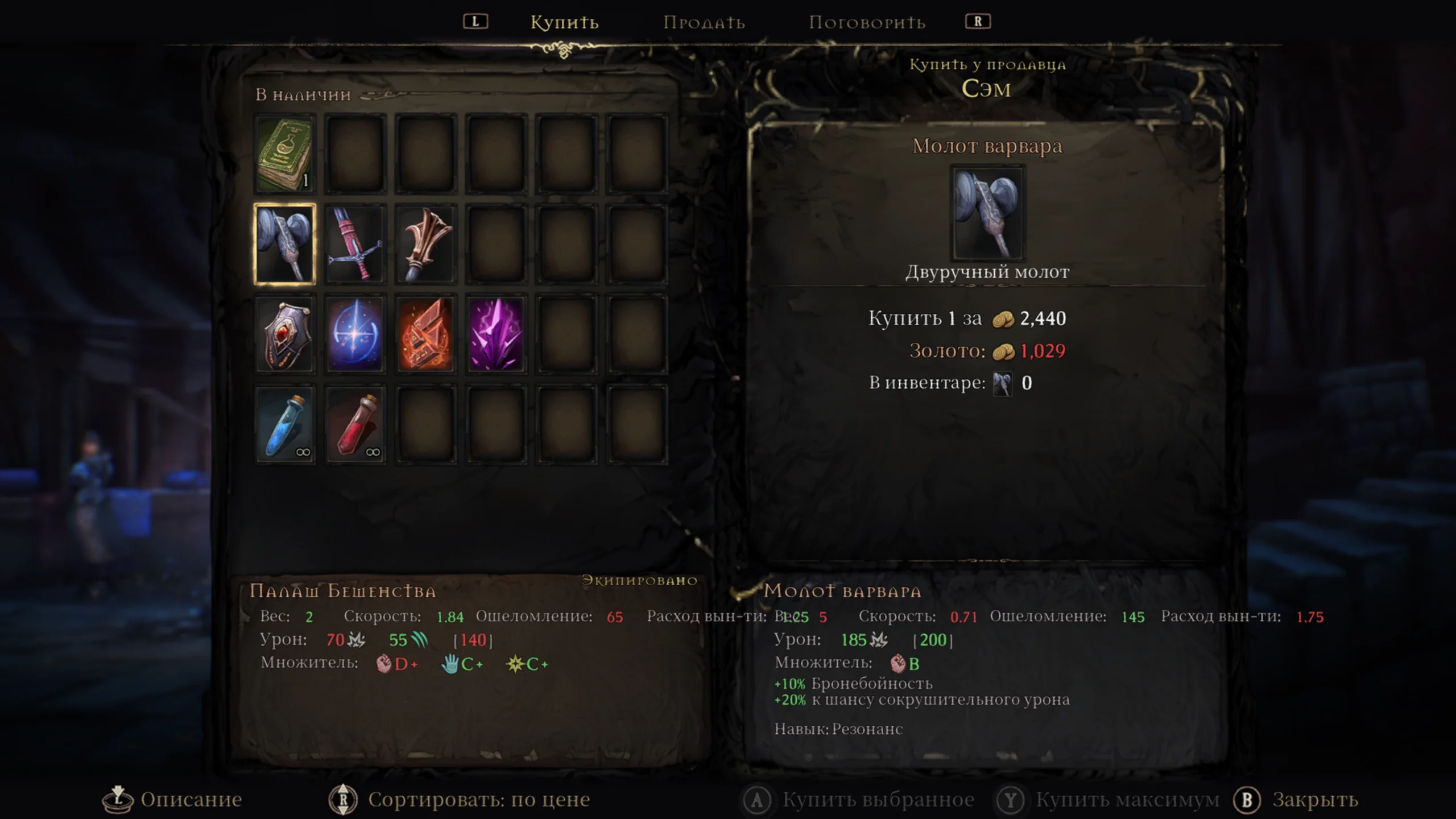Screen dimensions: 1456x819
Task: Choose the red-hilted sword slot
Action: click(x=355, y=244)
